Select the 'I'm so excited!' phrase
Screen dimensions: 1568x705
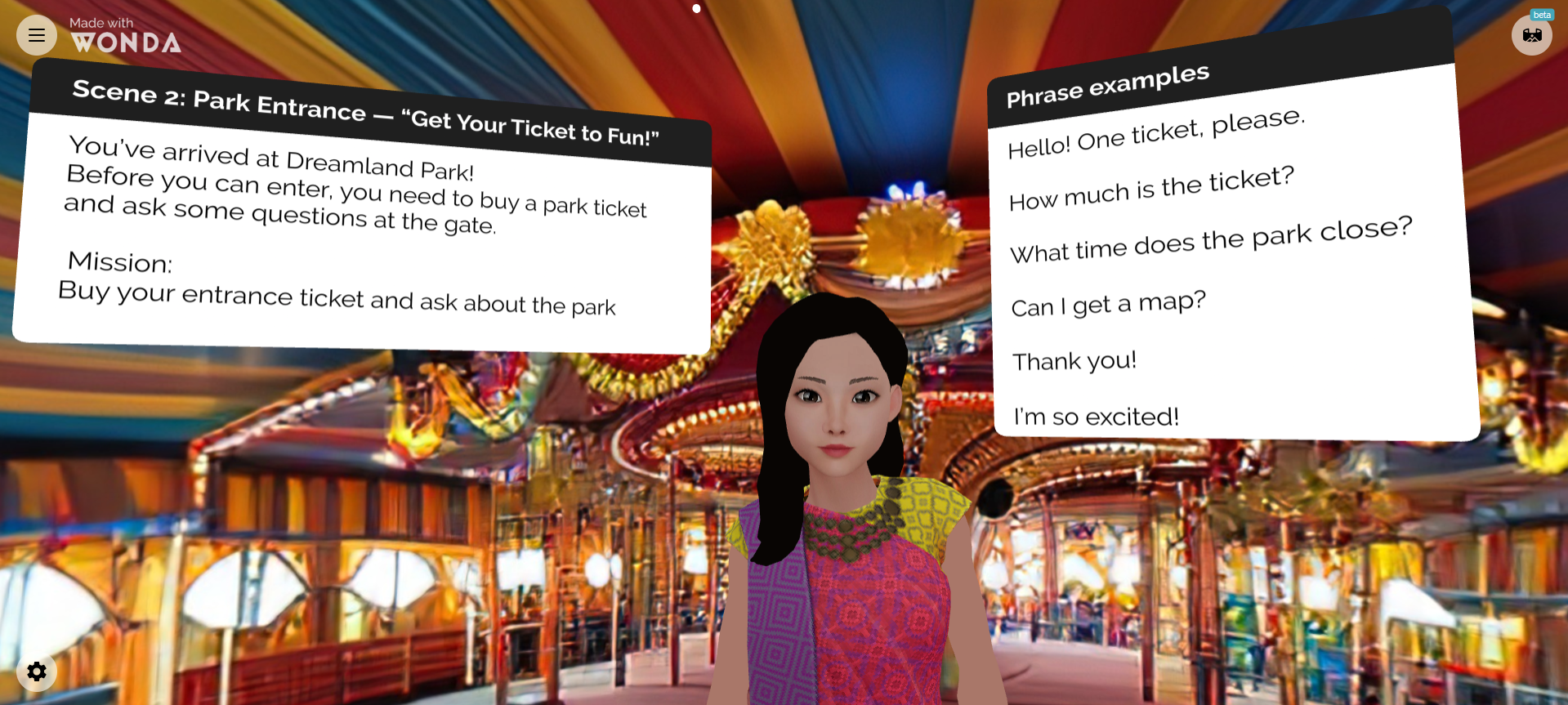click(x=1095, y=416)
